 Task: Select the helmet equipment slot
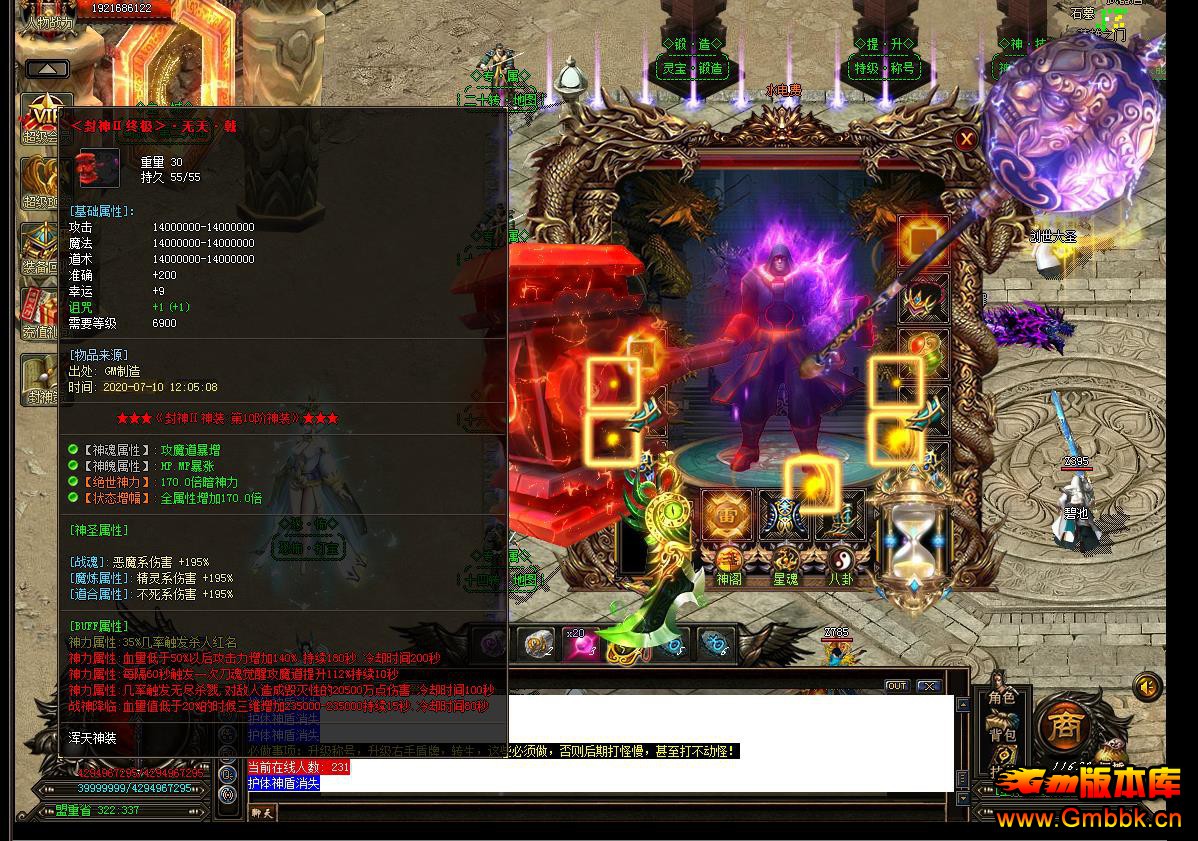click(x=923, y=300)
